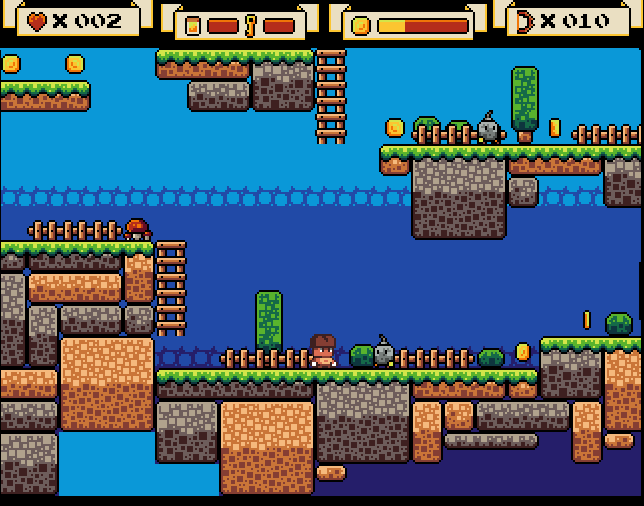This screenshot has width=644, height=506.
Task: Select the potion jar icon
Action: [x=194, y=26]
